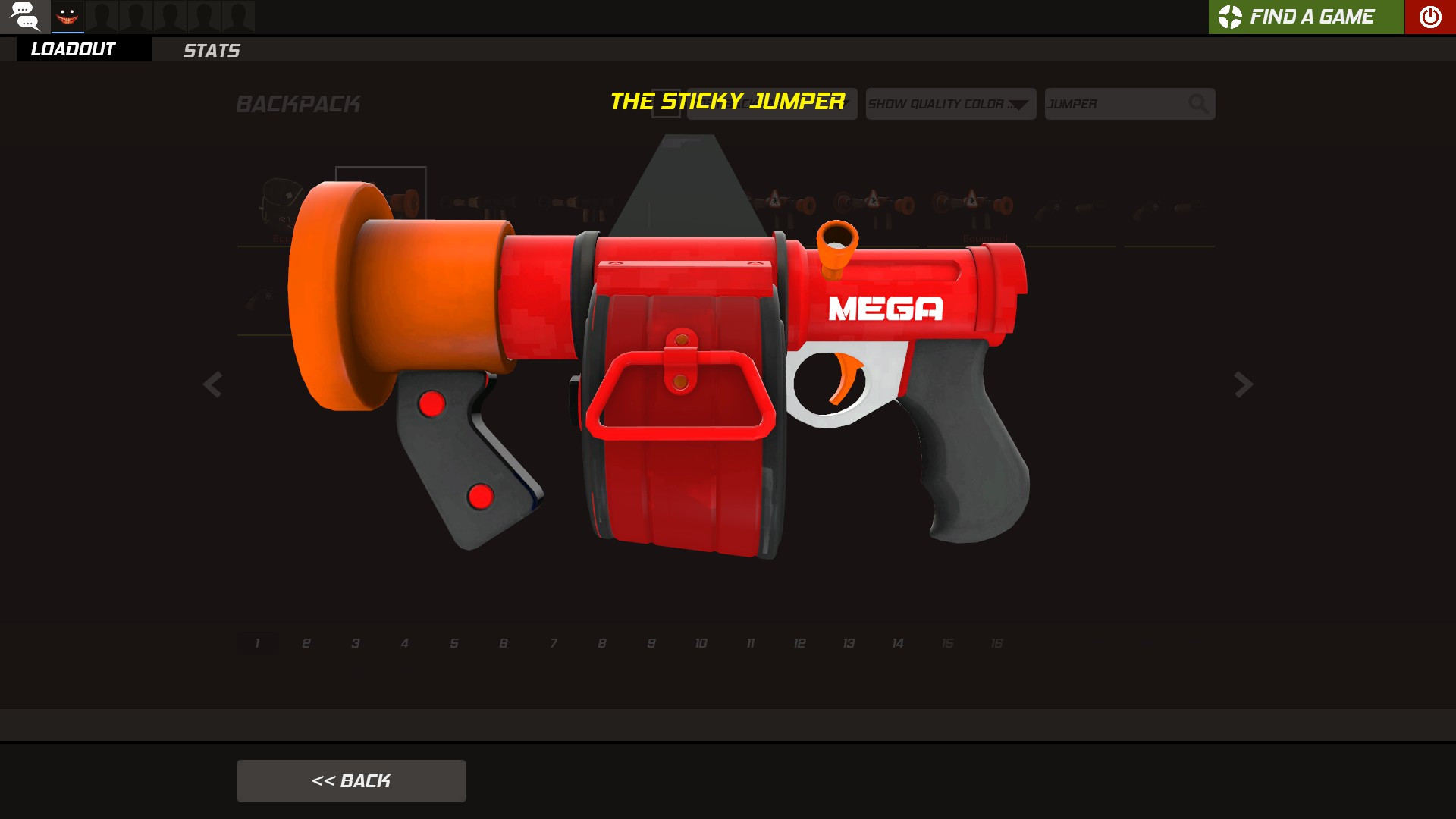This screenshot has height=819, width=1456.
Task: Click the smiling face avatar in party bar
Action: [68, 16]
